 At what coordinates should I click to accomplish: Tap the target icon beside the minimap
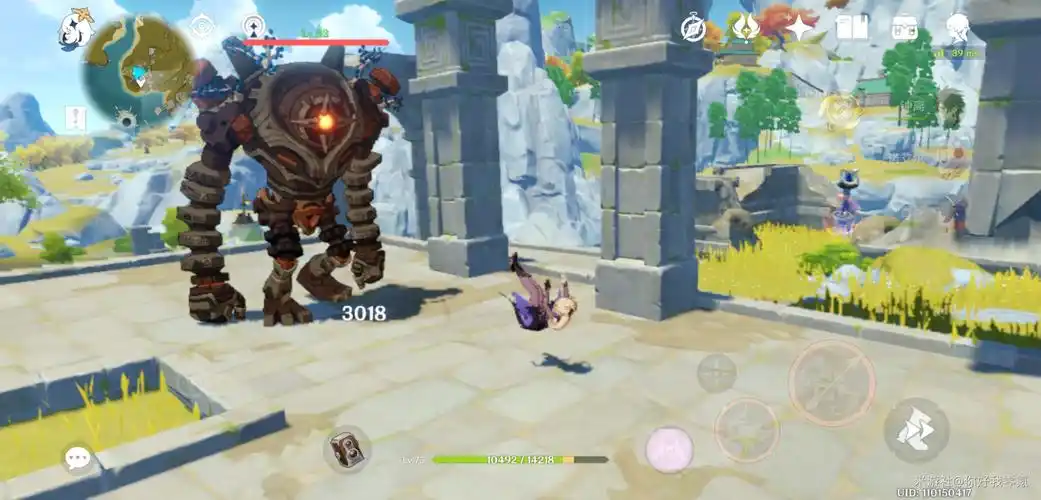point(201,26)
